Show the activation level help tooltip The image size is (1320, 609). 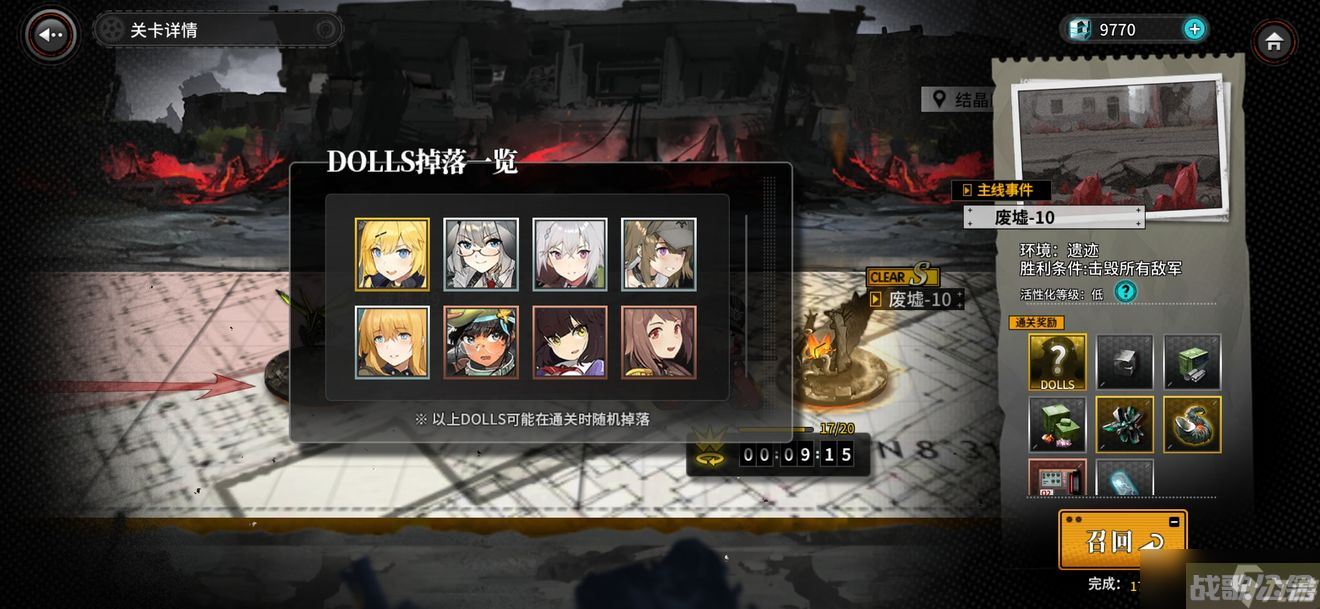tap(1126, 292)
